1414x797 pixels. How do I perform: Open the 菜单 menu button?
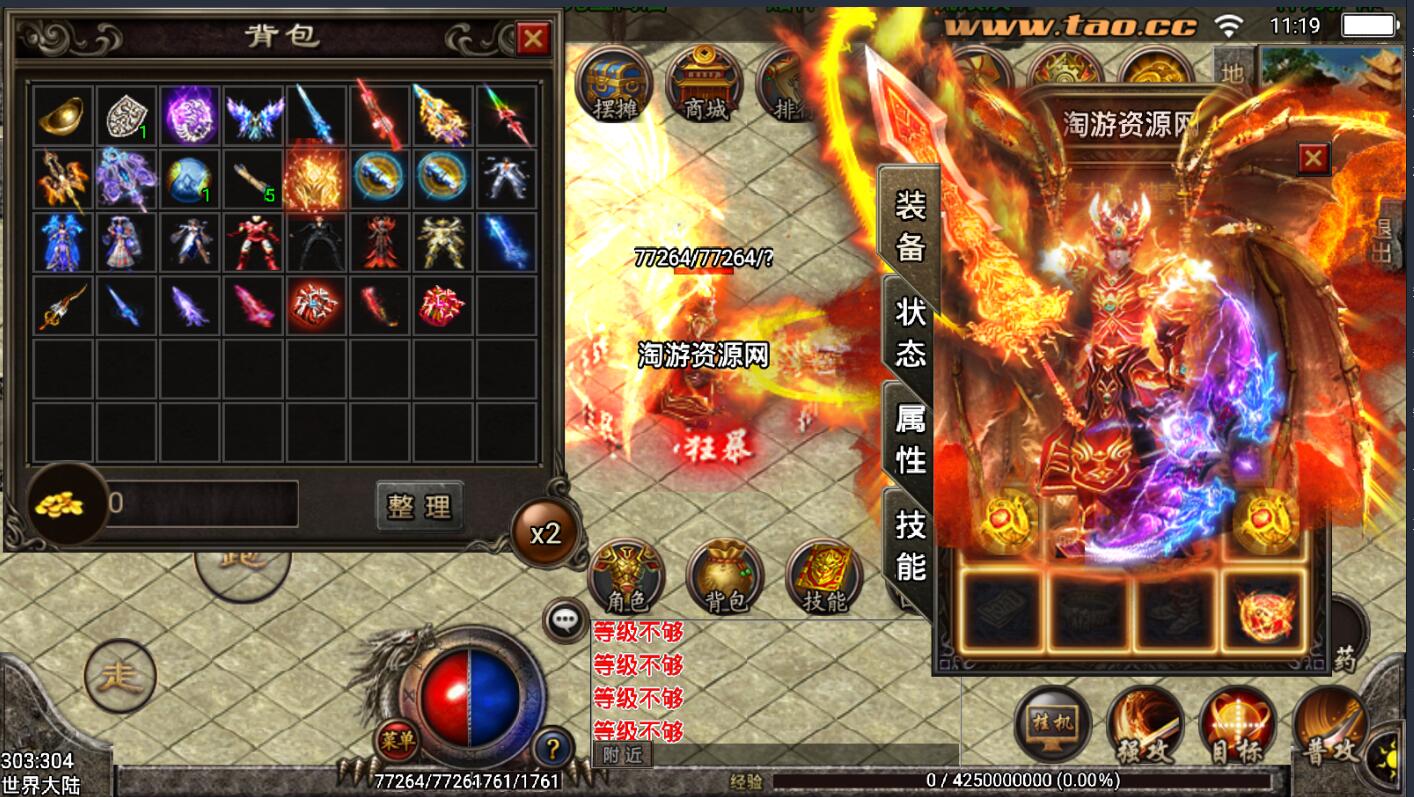click(x=397, y=741)
